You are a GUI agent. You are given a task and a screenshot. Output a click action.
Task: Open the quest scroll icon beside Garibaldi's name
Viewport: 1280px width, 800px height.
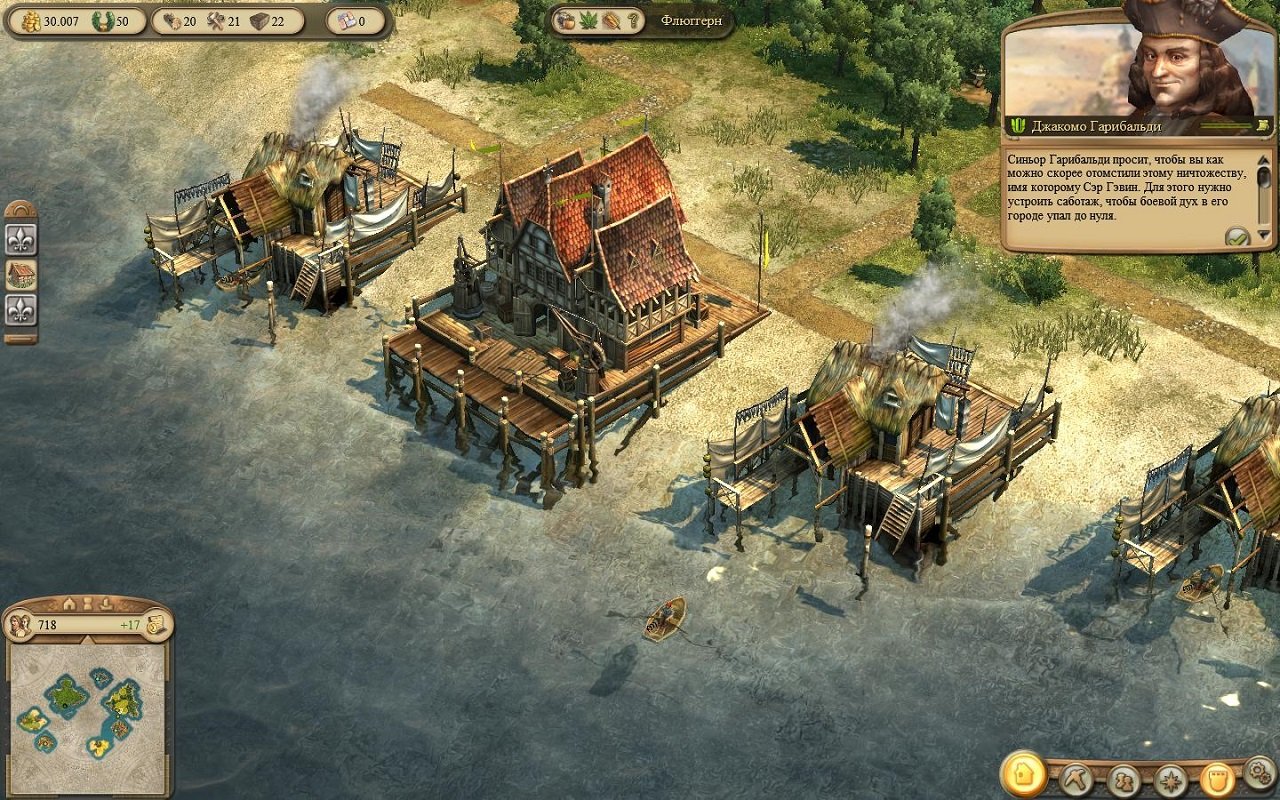pos(1263,127)
